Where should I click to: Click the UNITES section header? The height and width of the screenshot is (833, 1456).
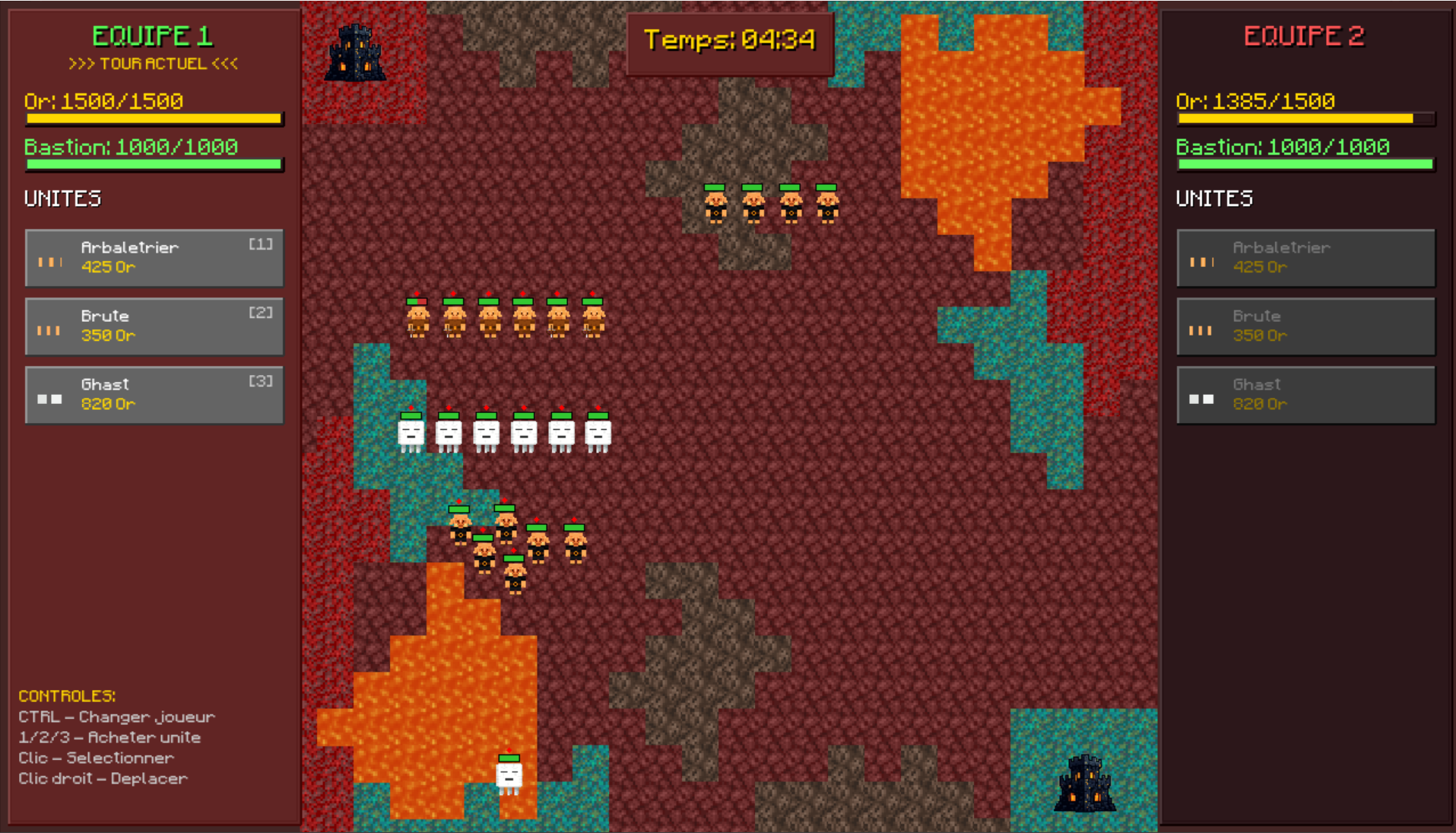(62, 199)
